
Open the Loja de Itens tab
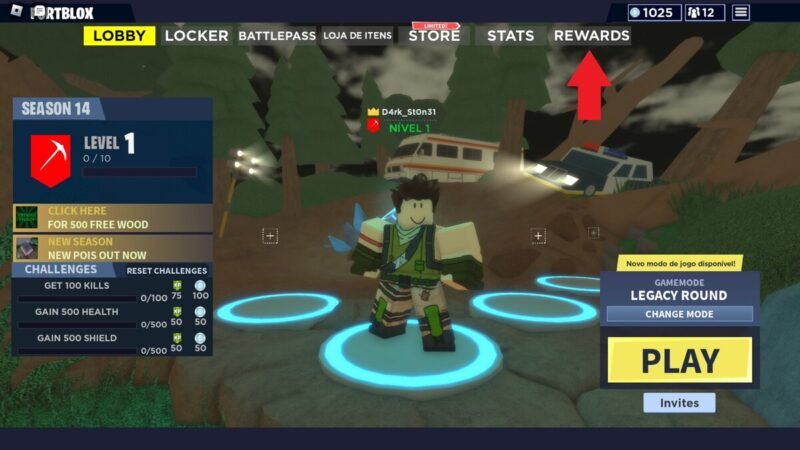pyautogui.click(x=357, y=36)
